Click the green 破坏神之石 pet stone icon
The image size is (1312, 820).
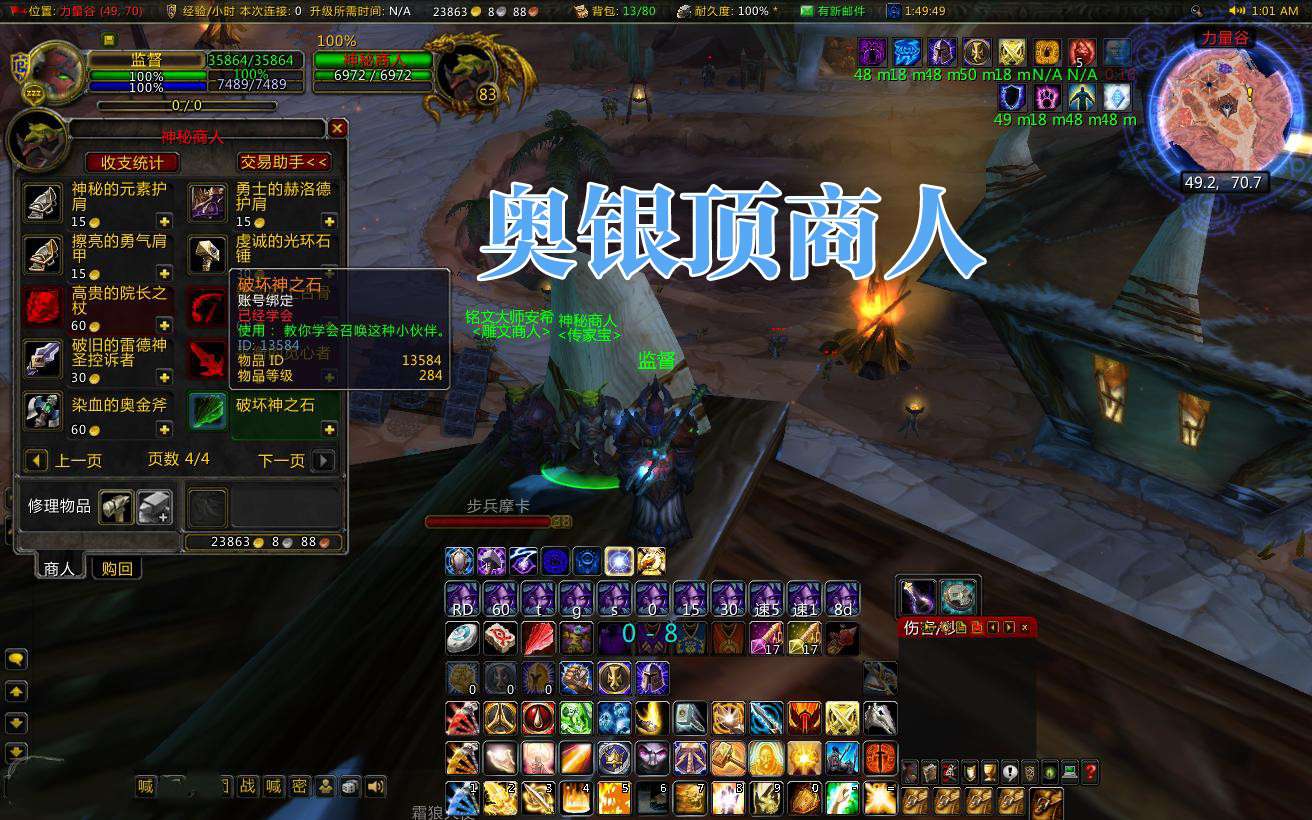pyautogui.click(x=207, y=411)
